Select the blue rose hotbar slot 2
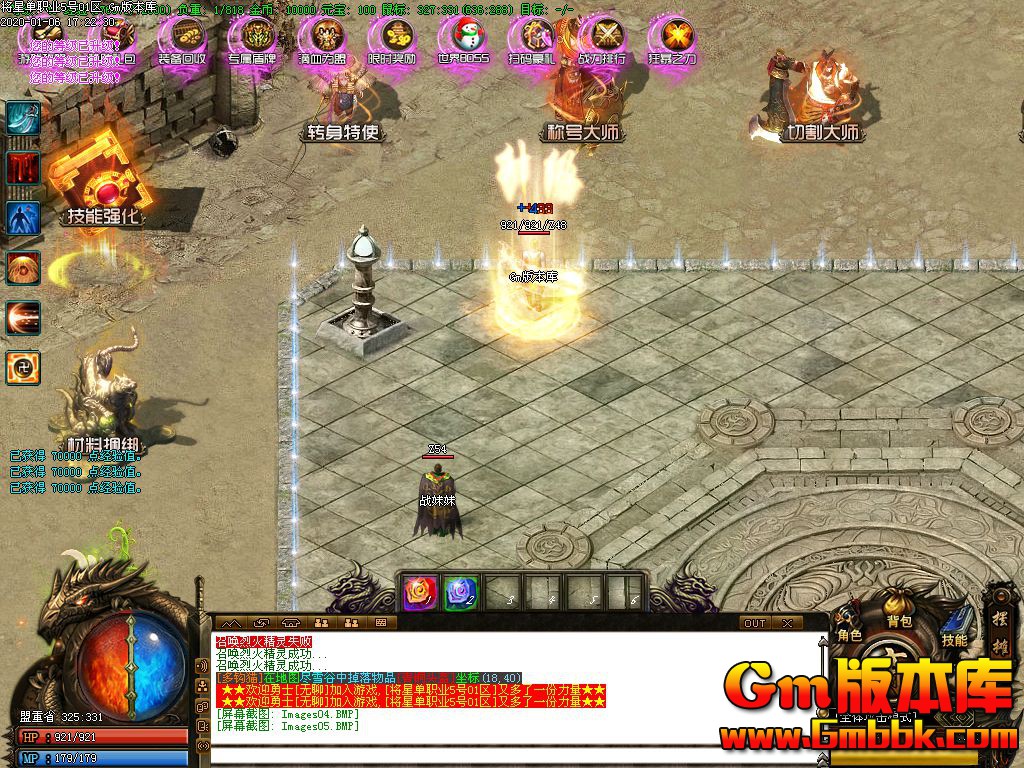The width and height of the screenshot is (1024, 768). point(460,592)
